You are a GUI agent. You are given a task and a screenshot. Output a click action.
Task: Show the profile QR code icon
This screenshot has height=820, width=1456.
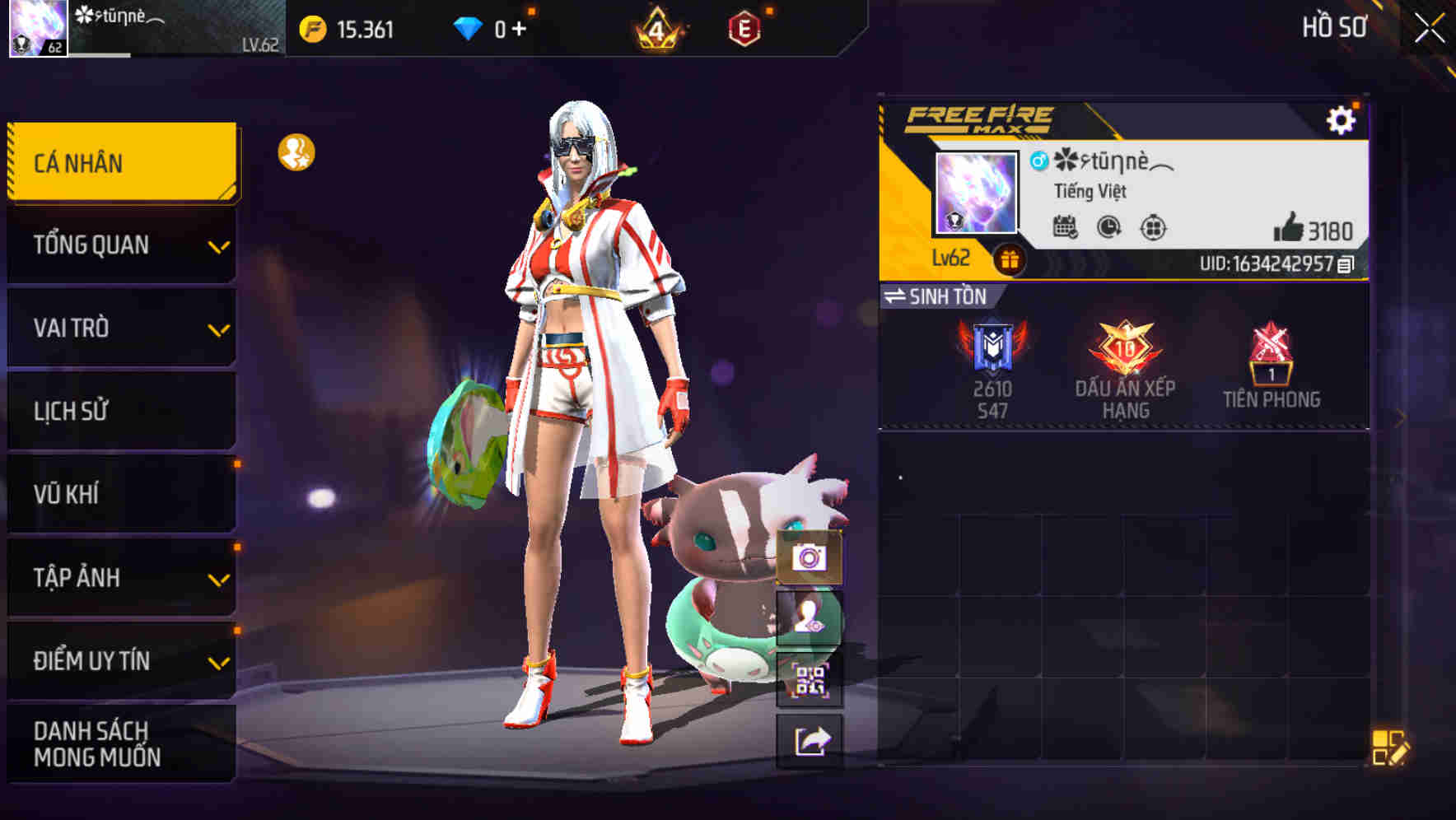point(810,682)
